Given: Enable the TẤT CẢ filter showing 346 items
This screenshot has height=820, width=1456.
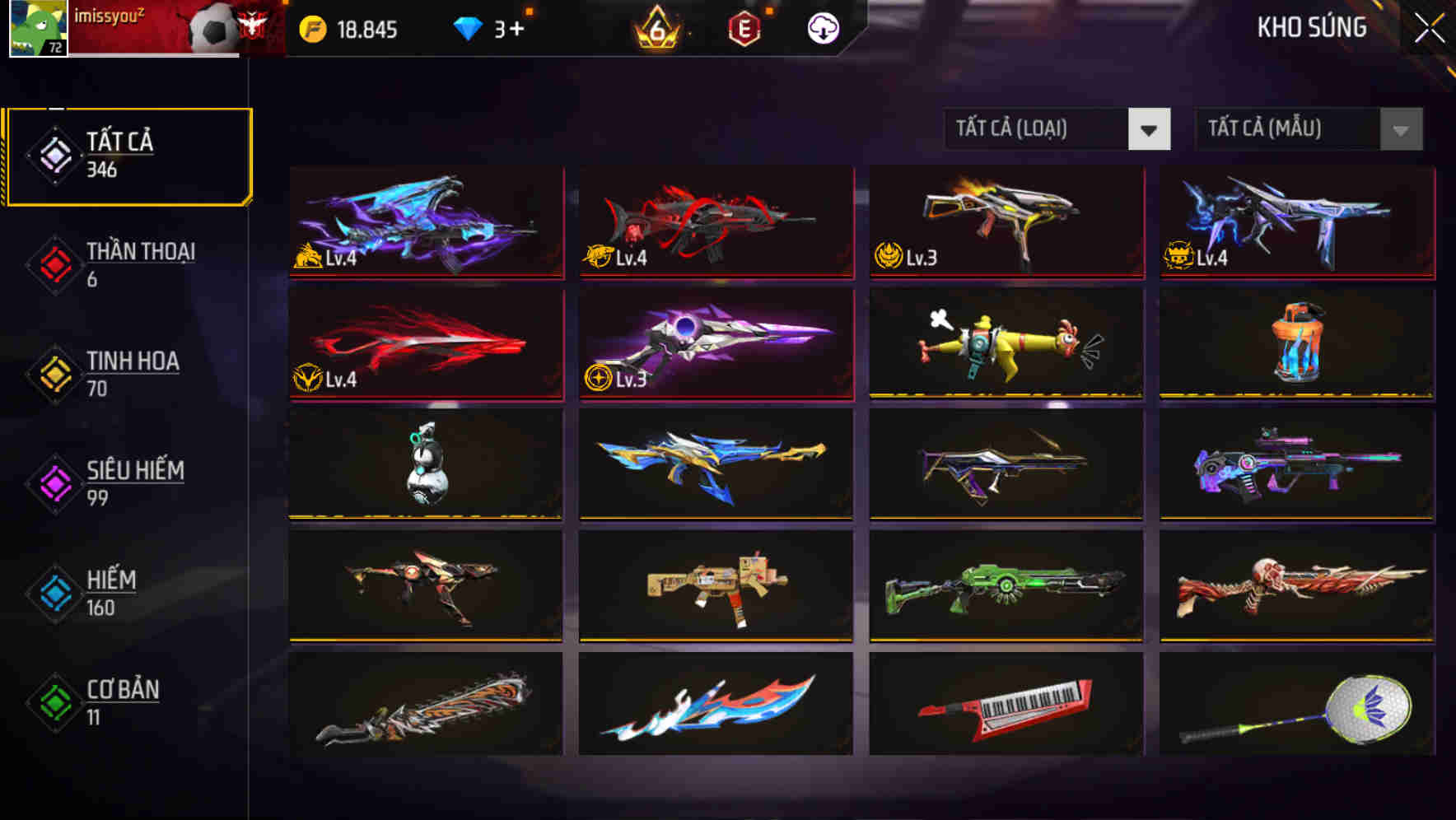Looking at the screenshot, I should (128, 155).
